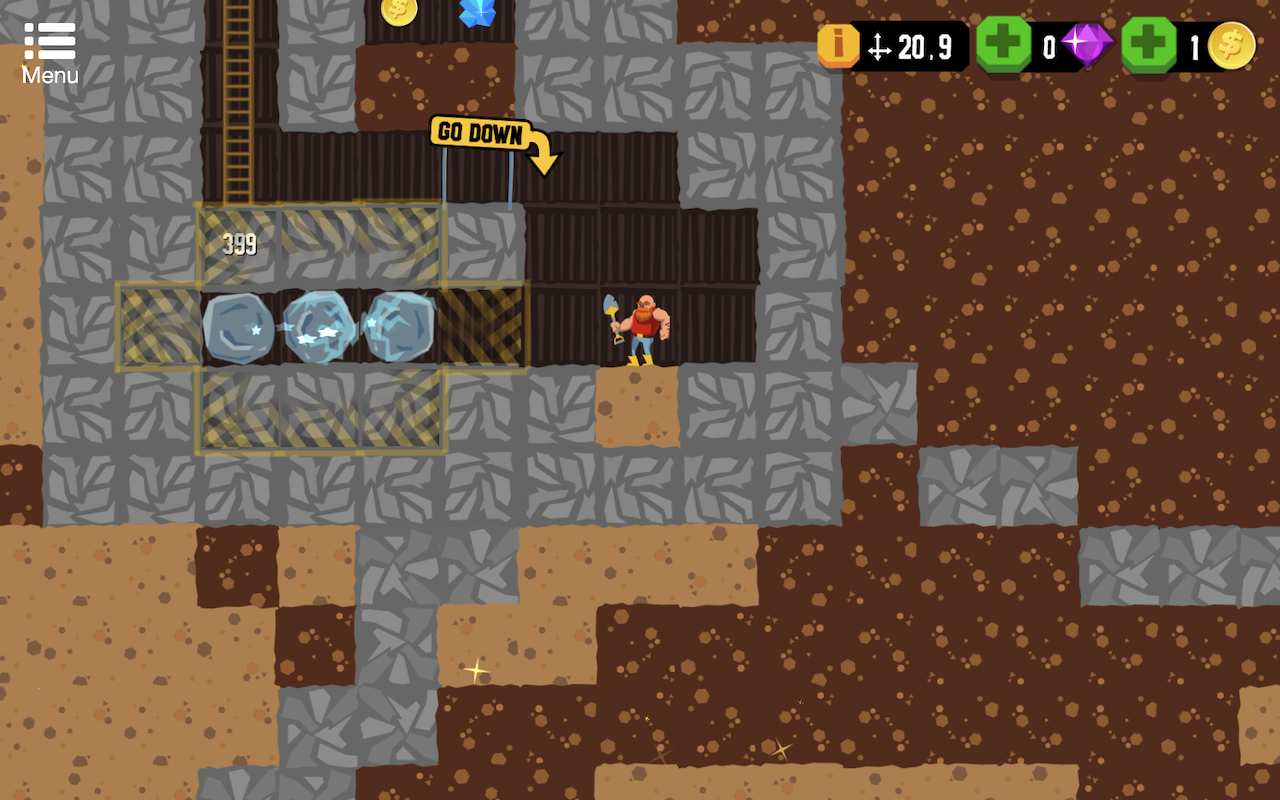Click the orange info button

(838, 46)
